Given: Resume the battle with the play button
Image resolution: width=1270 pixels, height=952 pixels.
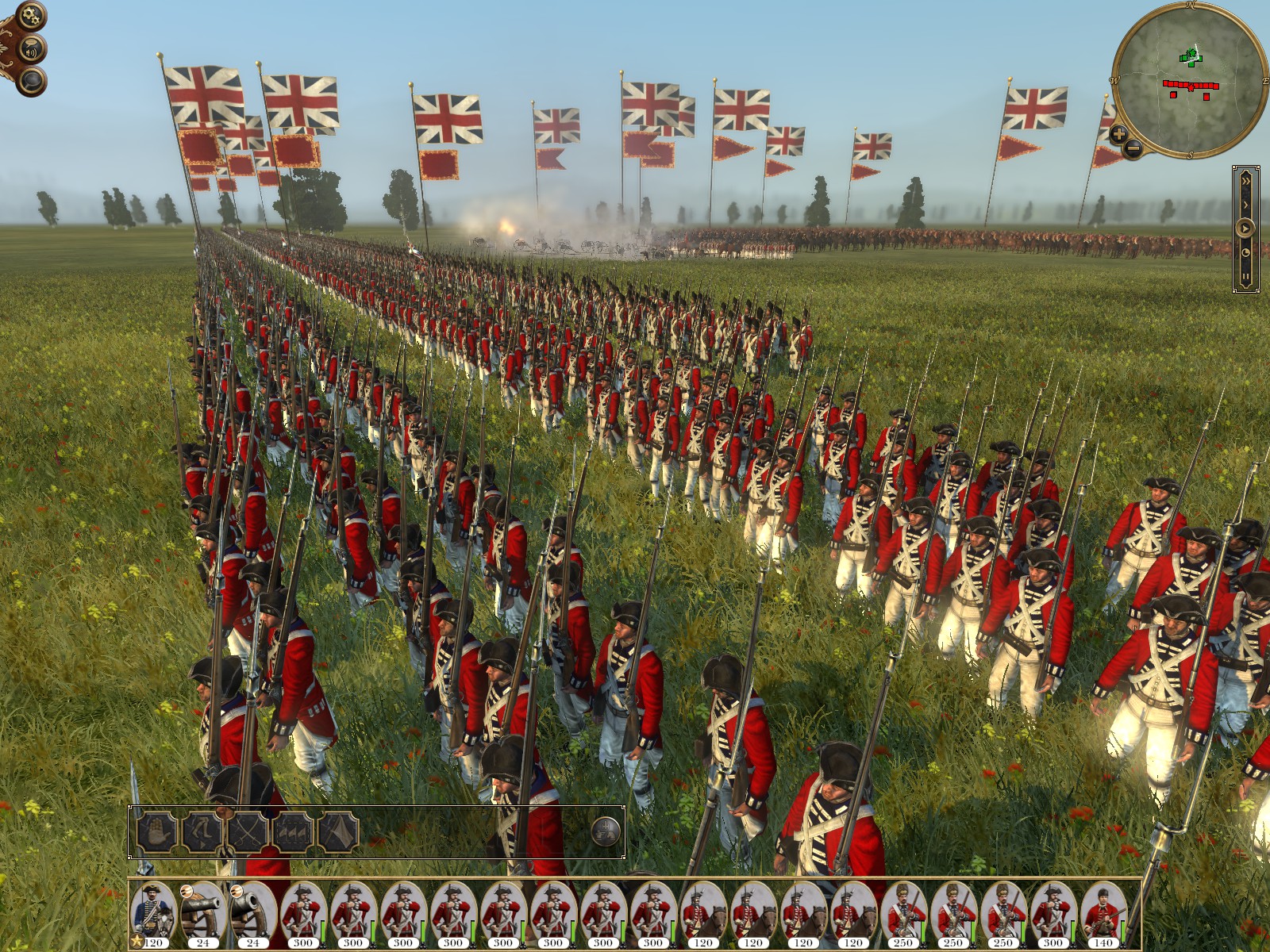Looking at the screenshot, I should click(1245, 228).
